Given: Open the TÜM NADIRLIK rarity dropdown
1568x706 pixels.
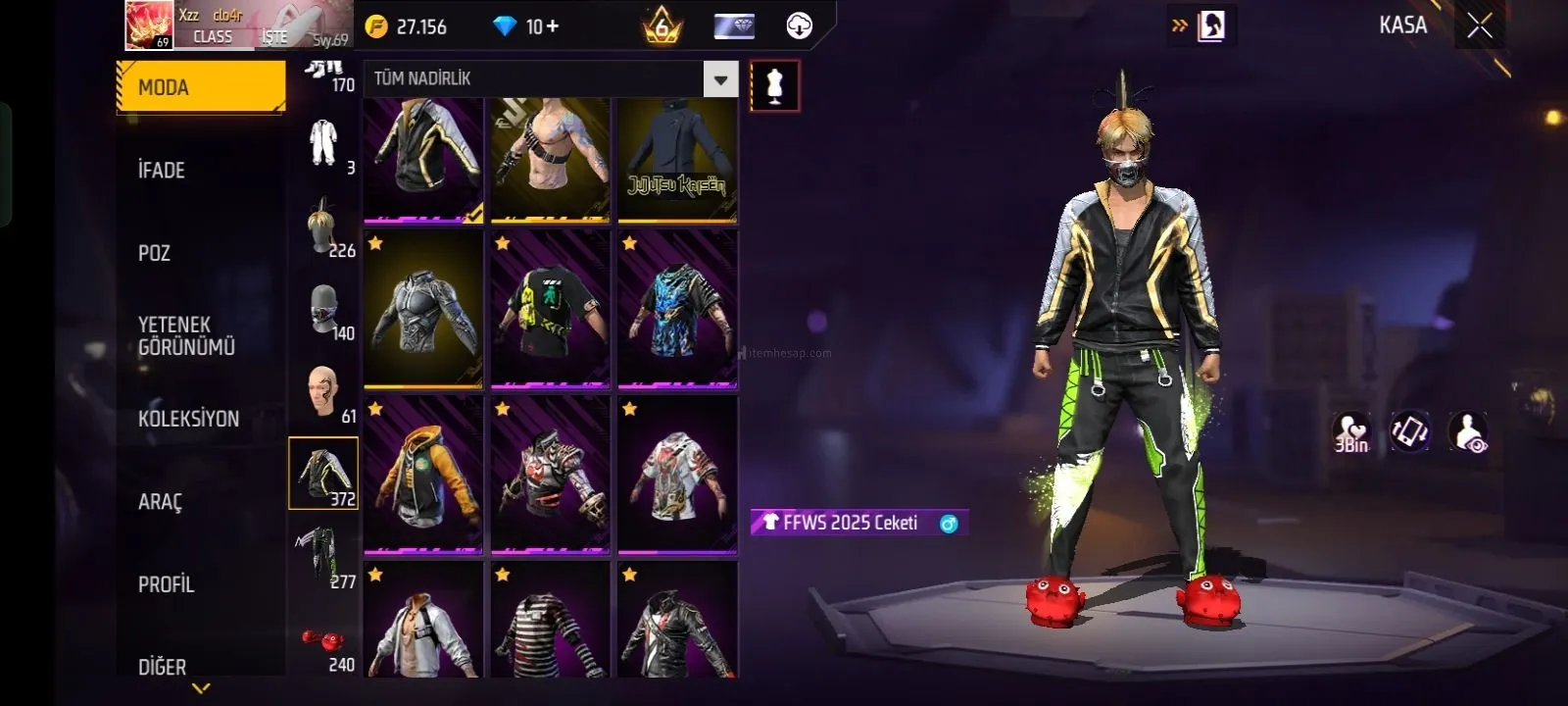Looking at the screenshot, I should tap(720, 79).
